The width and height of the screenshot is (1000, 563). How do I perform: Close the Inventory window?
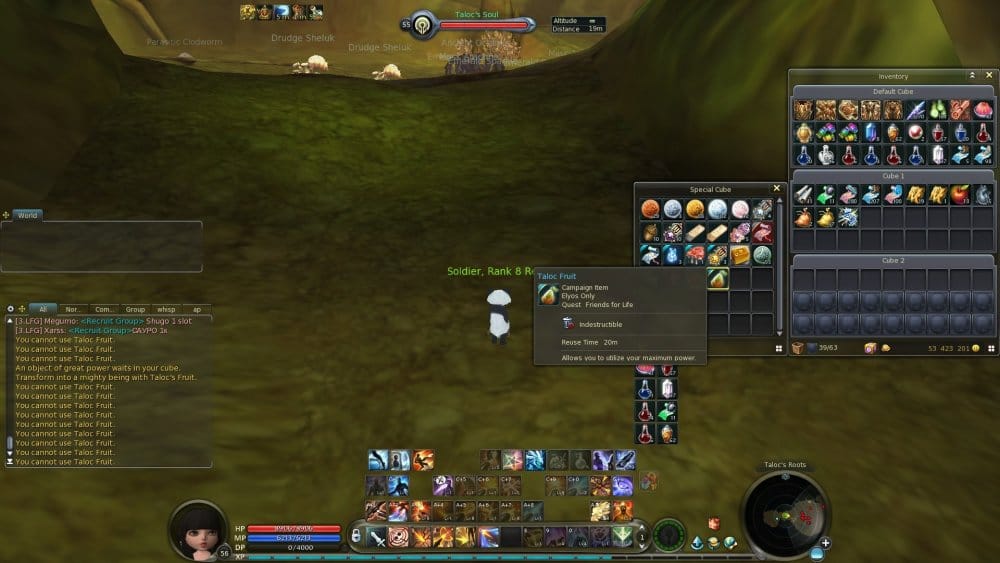[987, 76]
